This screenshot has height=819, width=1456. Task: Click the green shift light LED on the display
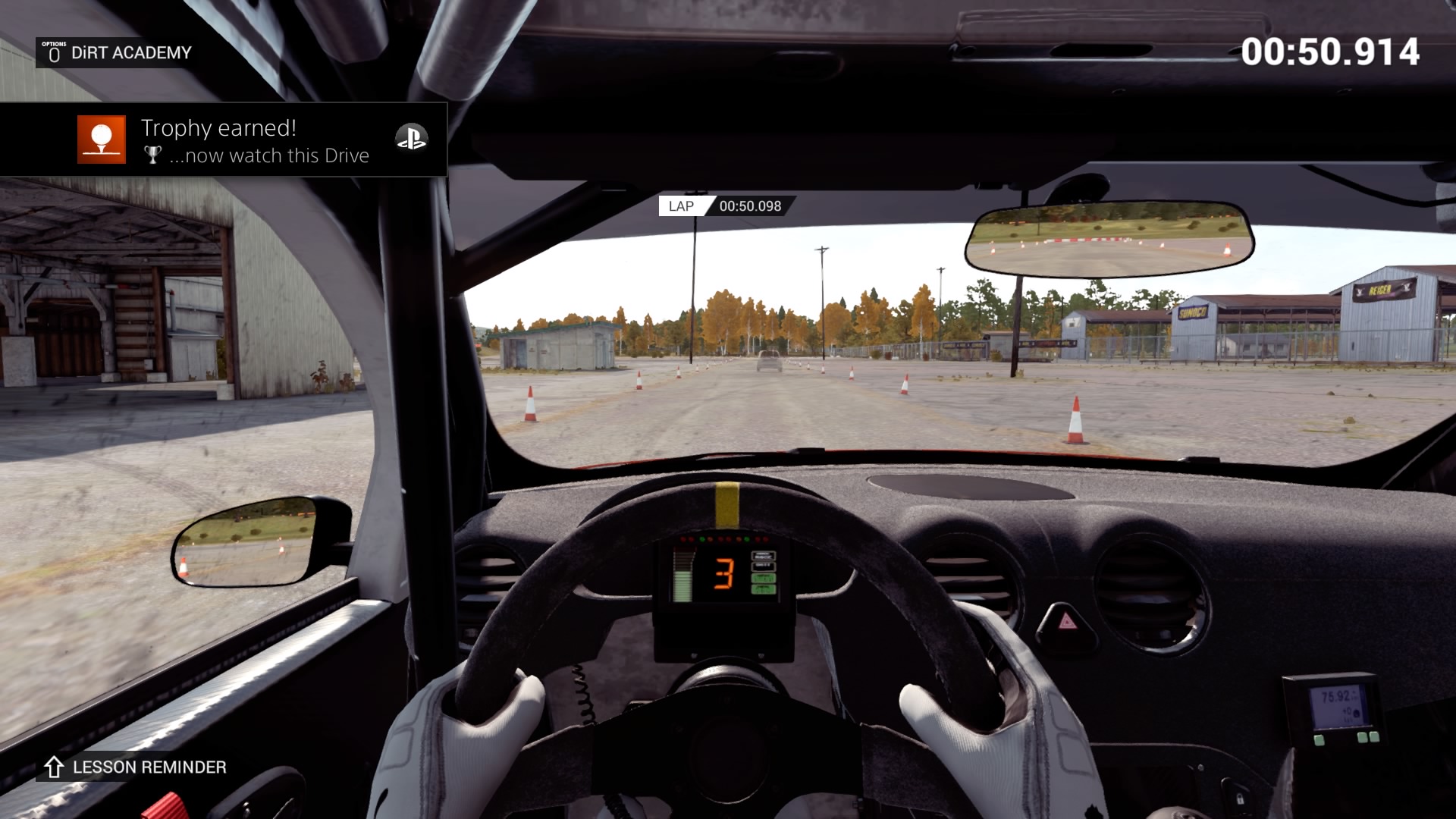[702, 539]
